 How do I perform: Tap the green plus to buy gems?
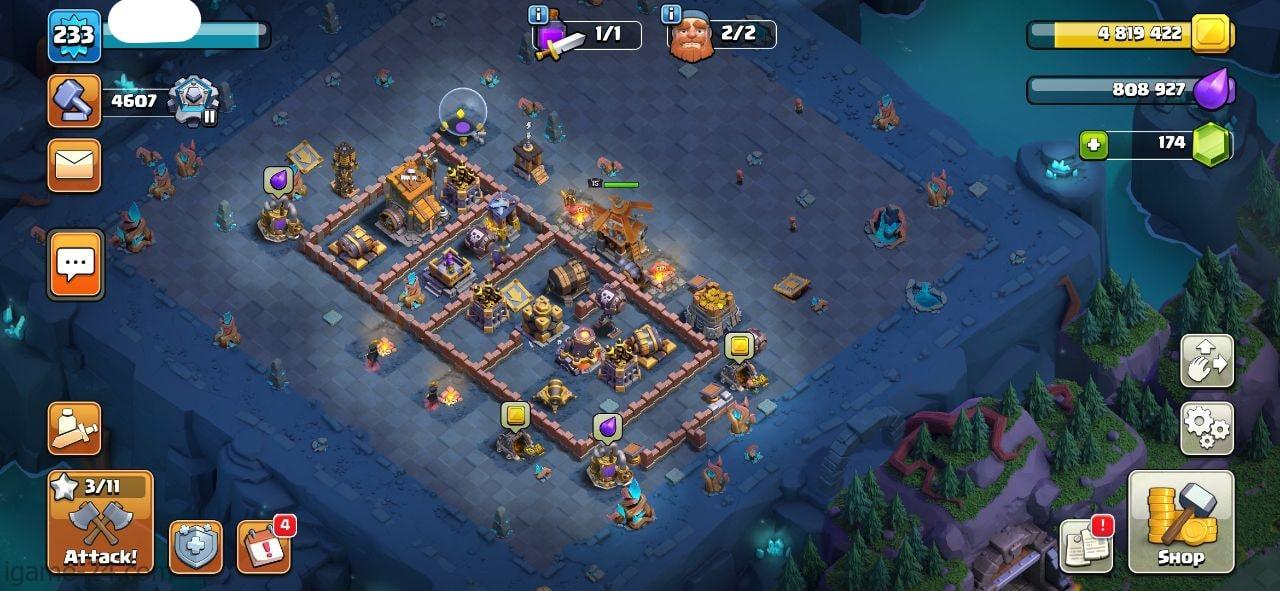click(x=1093, y=145)
